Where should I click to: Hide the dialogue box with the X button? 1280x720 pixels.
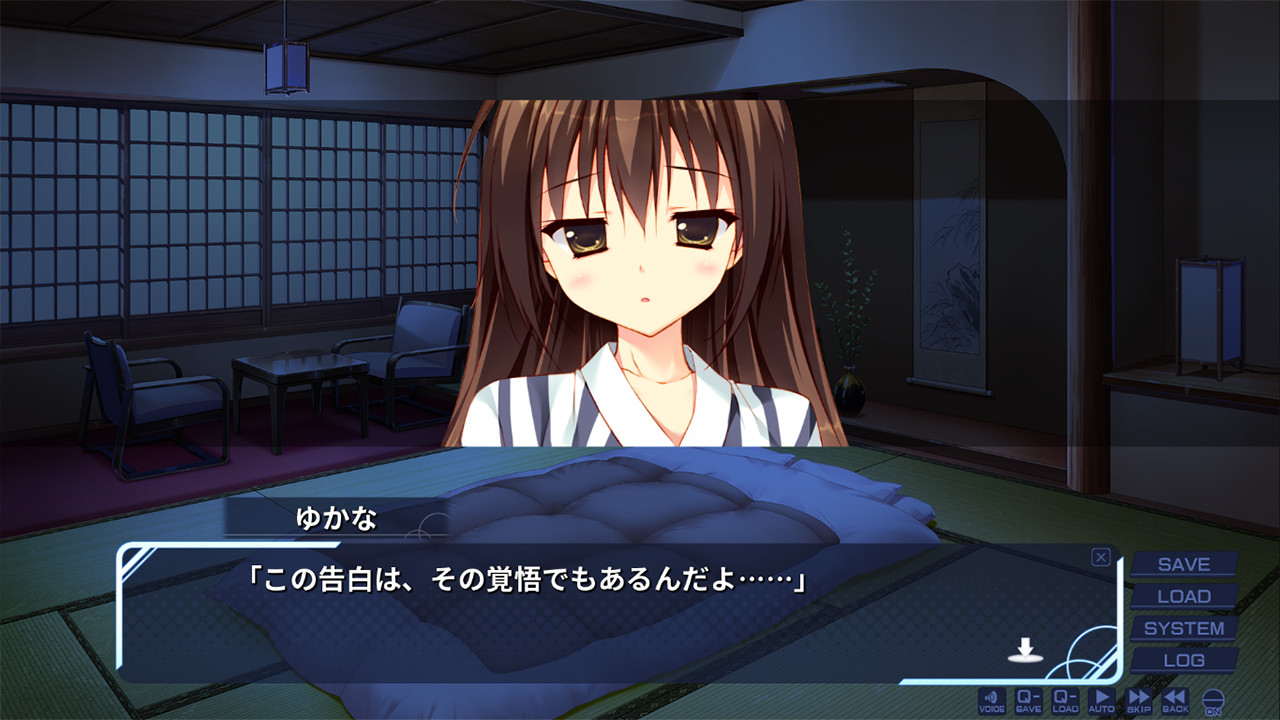[1101, 557]
